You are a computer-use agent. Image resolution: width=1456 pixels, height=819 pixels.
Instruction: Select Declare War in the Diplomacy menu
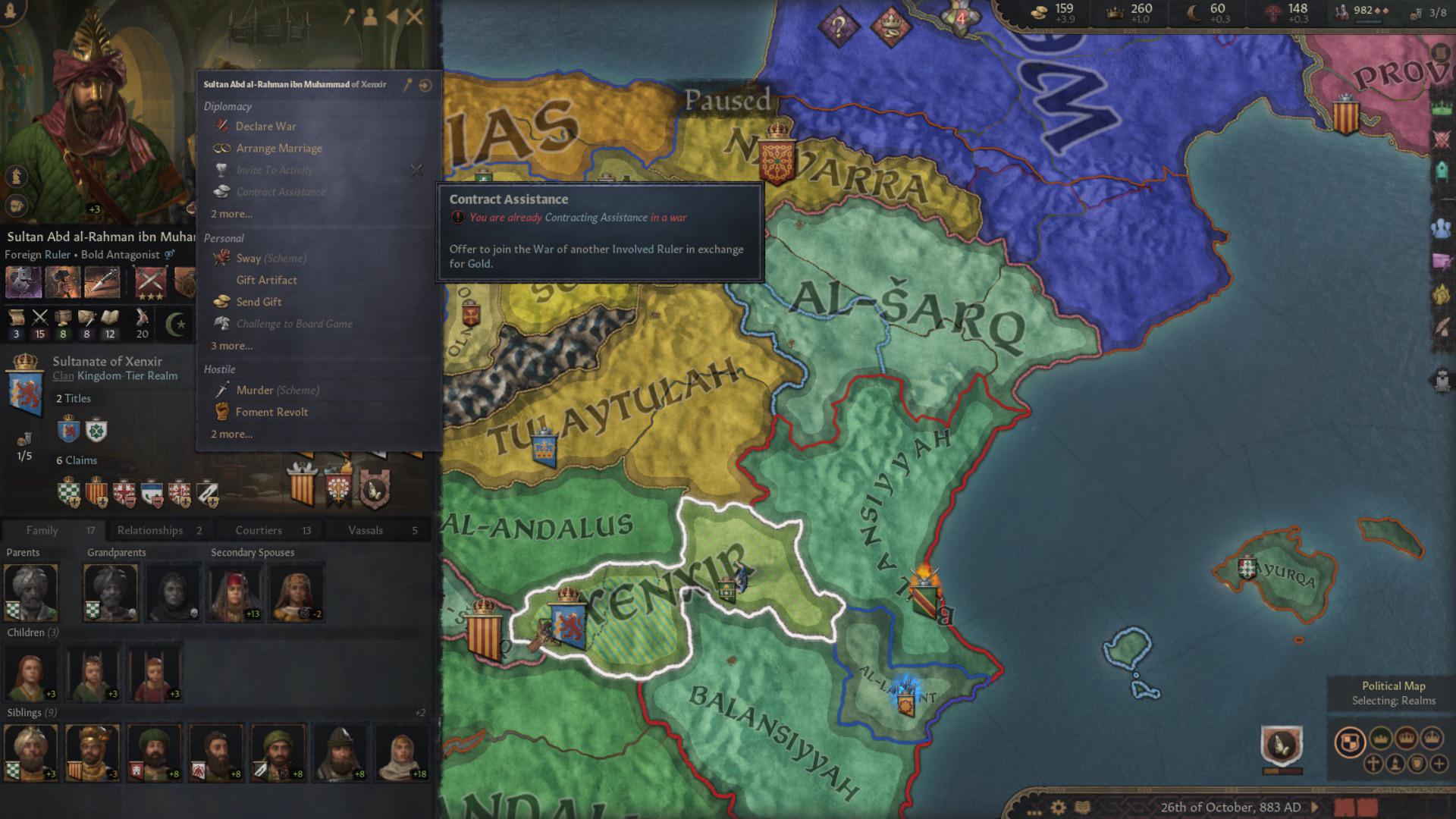coord(266,126)
